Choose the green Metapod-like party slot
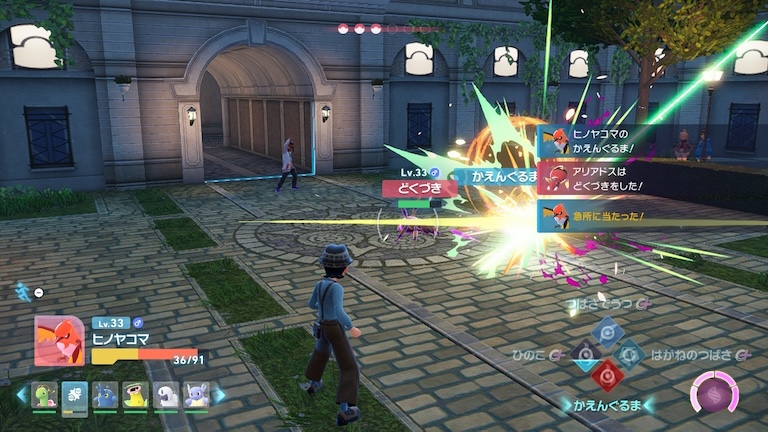Image resolution: width=768 pixels, height=432 pixels. 45,394
